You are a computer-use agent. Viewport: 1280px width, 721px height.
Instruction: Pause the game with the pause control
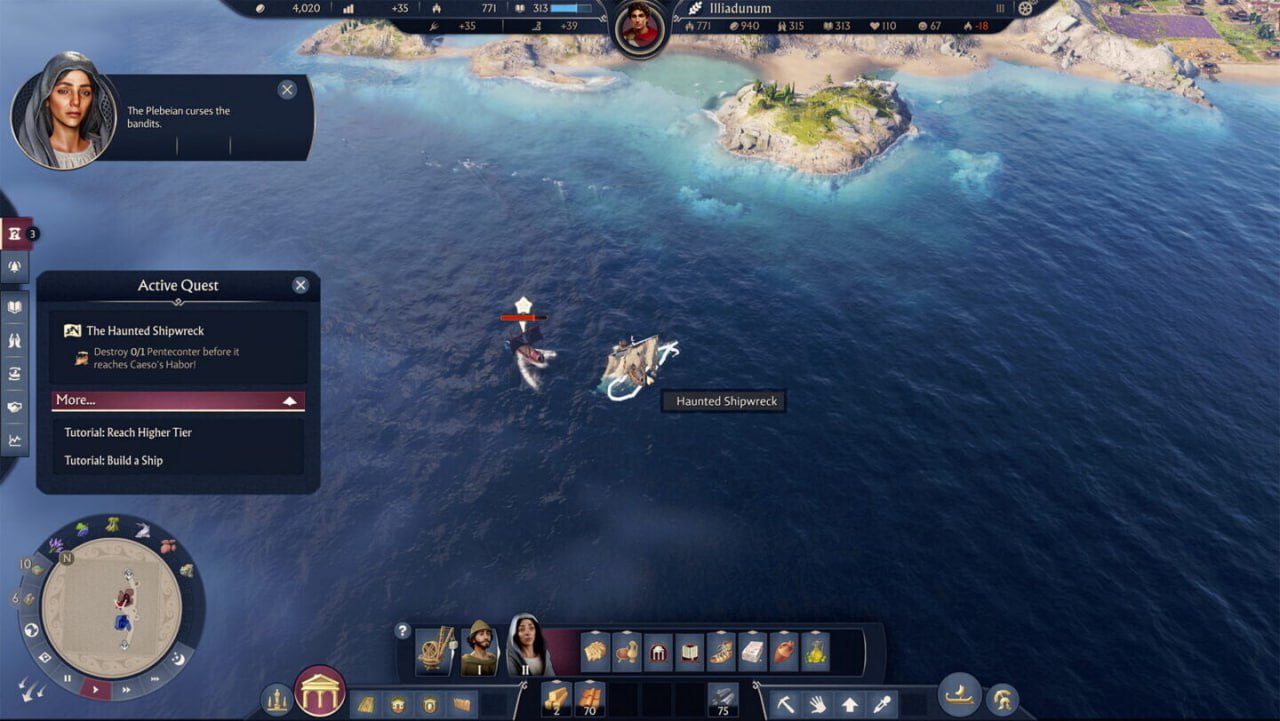(x=67, y=679)
